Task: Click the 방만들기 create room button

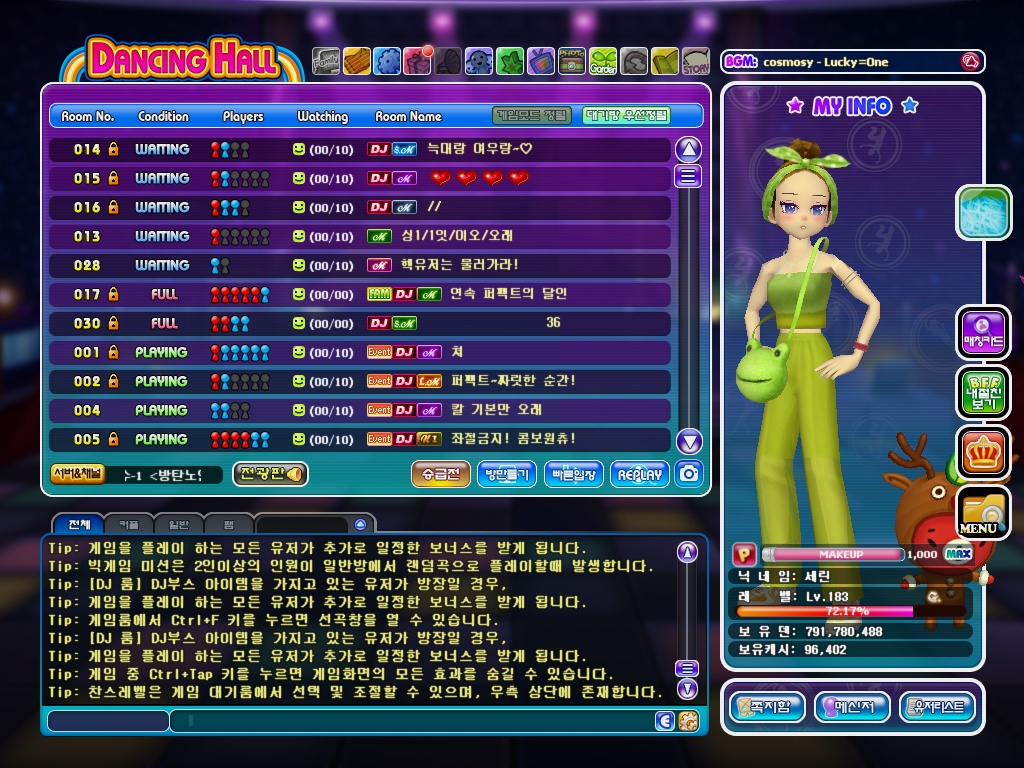Action: tap(507, 474)
